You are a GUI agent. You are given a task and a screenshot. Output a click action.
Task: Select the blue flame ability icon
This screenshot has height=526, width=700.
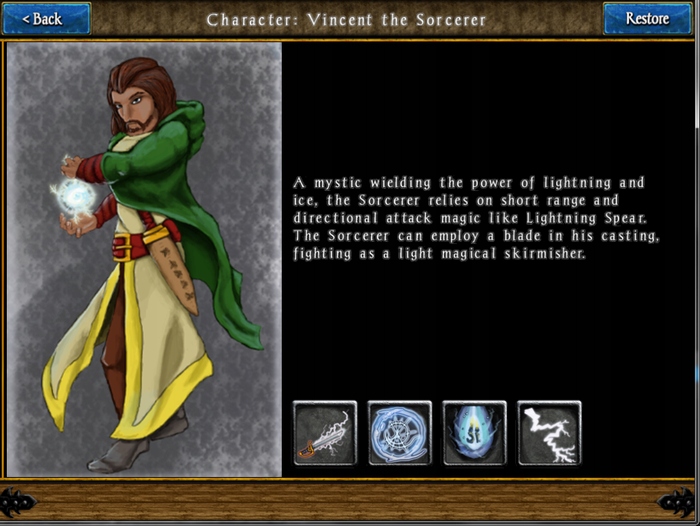[x=475, y=433]
